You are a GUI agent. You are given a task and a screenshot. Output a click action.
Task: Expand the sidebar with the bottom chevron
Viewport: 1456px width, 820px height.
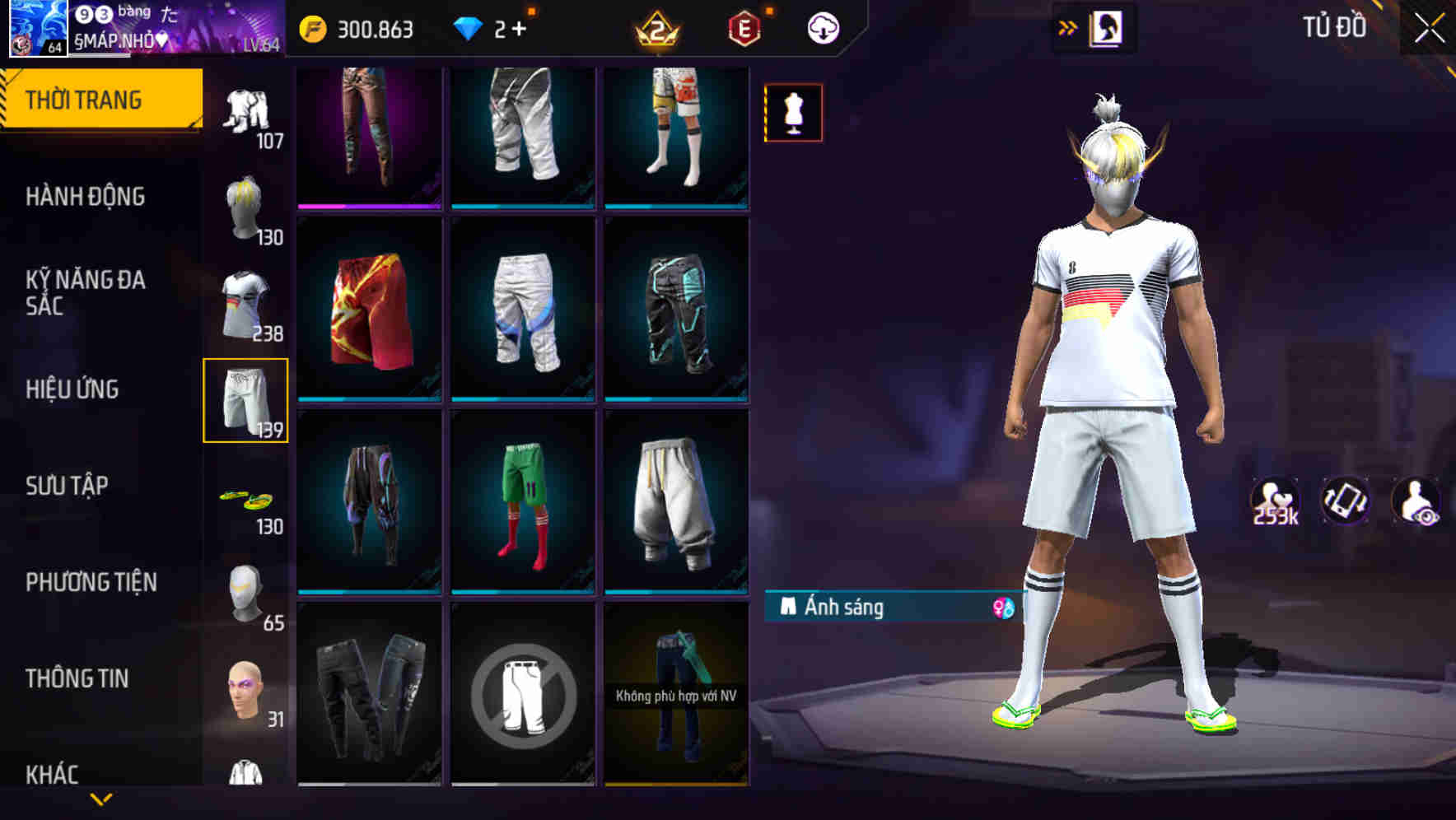point(101,799)
